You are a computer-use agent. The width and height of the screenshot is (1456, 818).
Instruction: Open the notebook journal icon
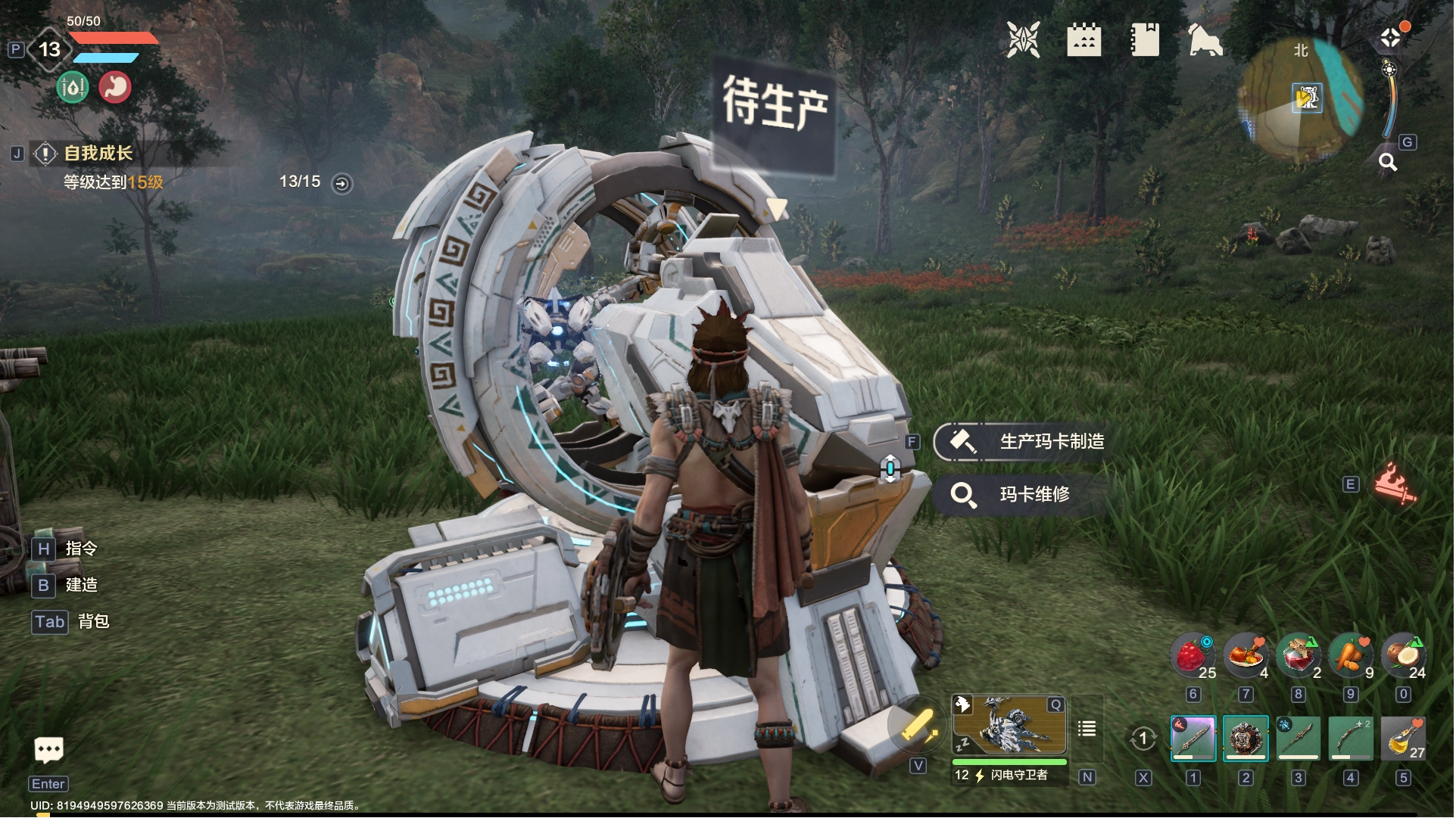click(x=1144, y=39)
